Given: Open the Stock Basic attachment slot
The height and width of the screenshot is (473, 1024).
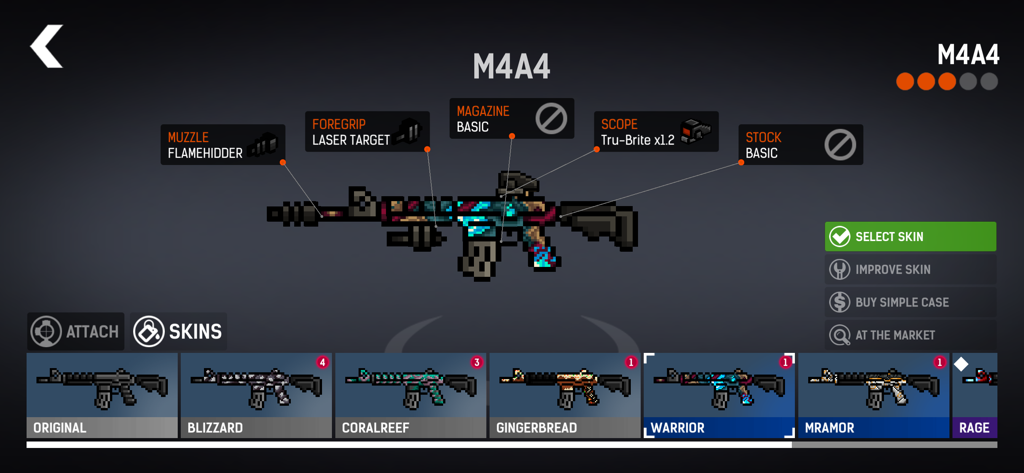Looking at the screenshot, I should pyautogui.click(x=800, y=145).
